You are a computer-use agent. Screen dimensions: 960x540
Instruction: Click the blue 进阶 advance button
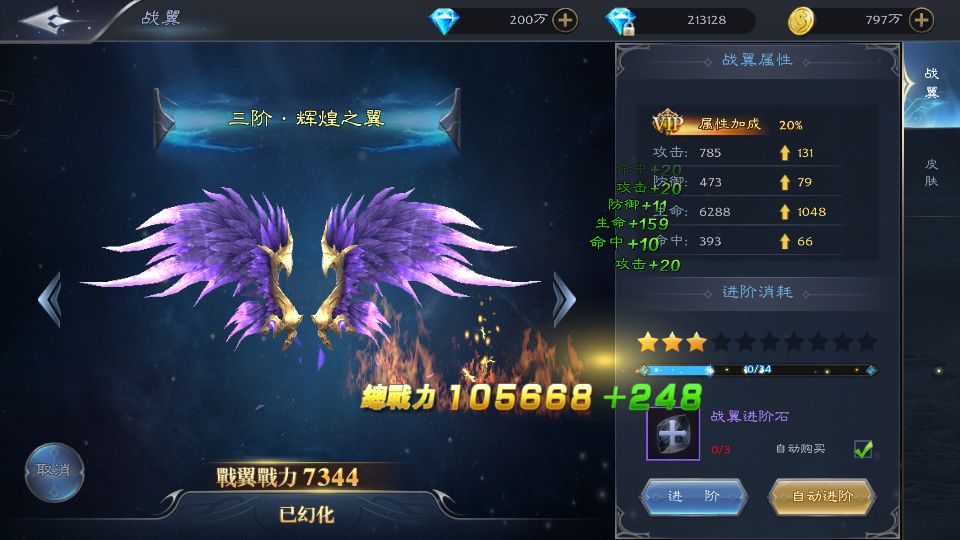coord(693,496)
